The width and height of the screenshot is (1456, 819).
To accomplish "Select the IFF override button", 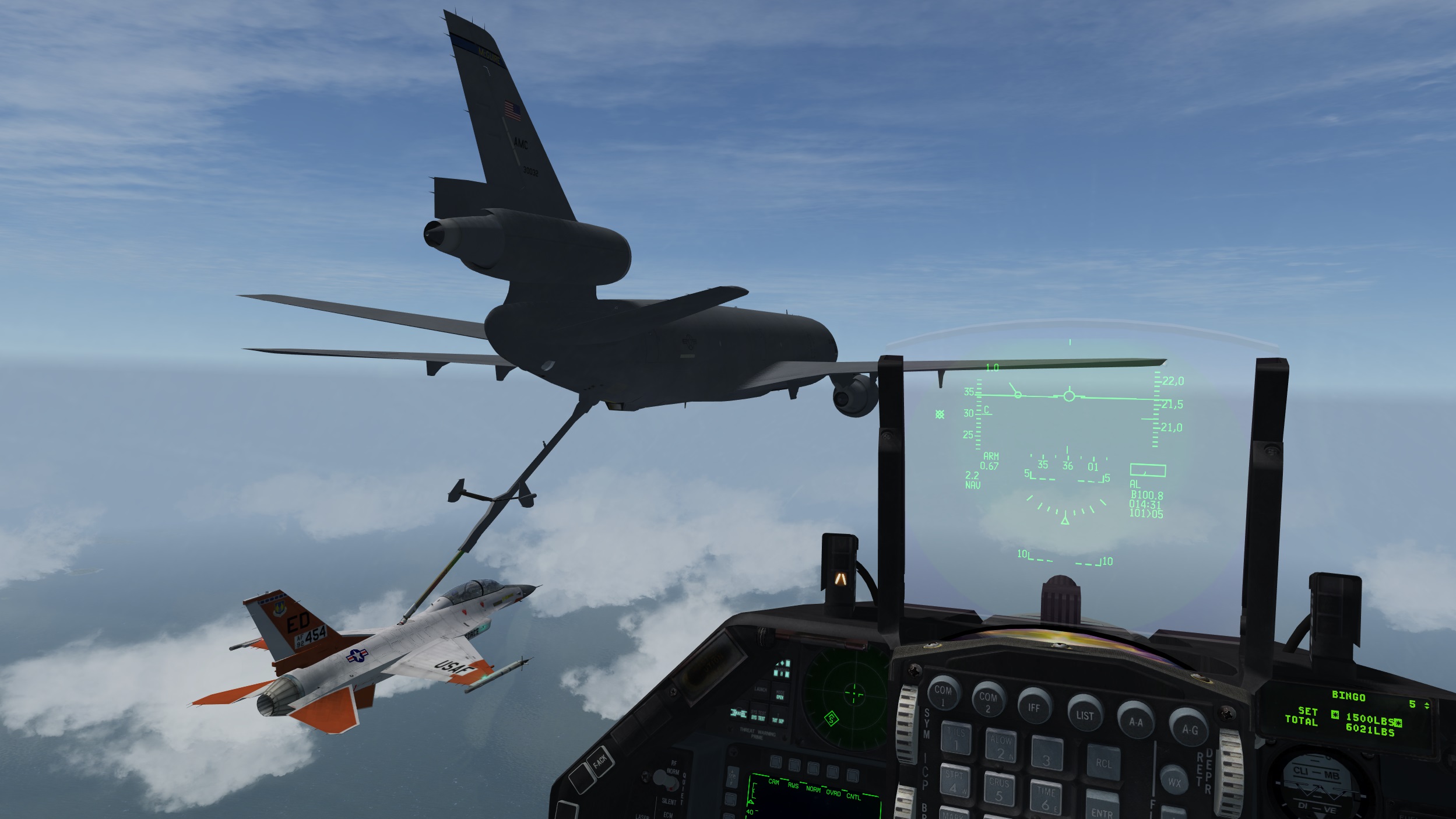I will pos(1033,708).
